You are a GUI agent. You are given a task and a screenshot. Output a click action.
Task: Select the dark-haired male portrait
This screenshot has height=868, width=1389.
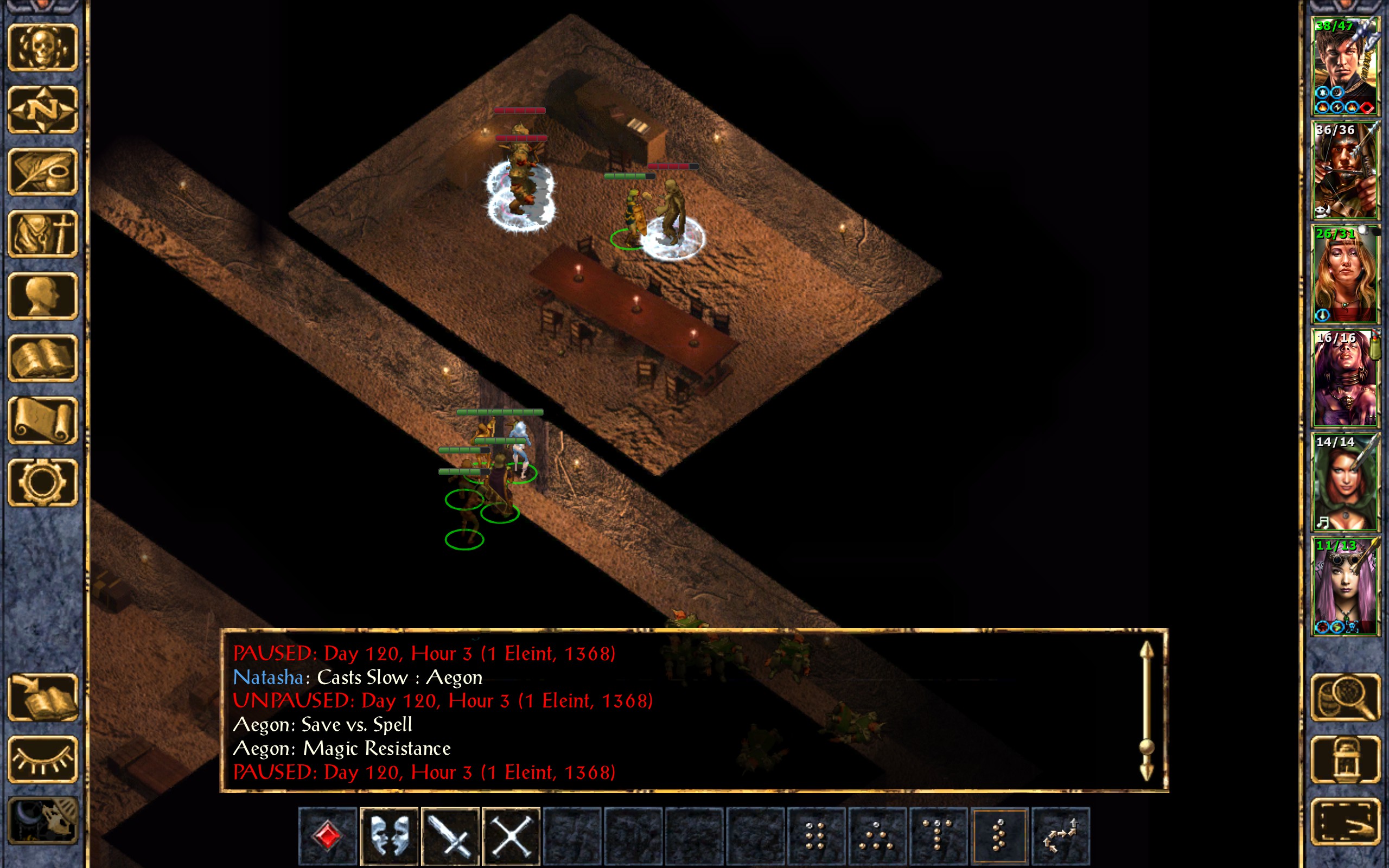click(x=1345, y=67)
